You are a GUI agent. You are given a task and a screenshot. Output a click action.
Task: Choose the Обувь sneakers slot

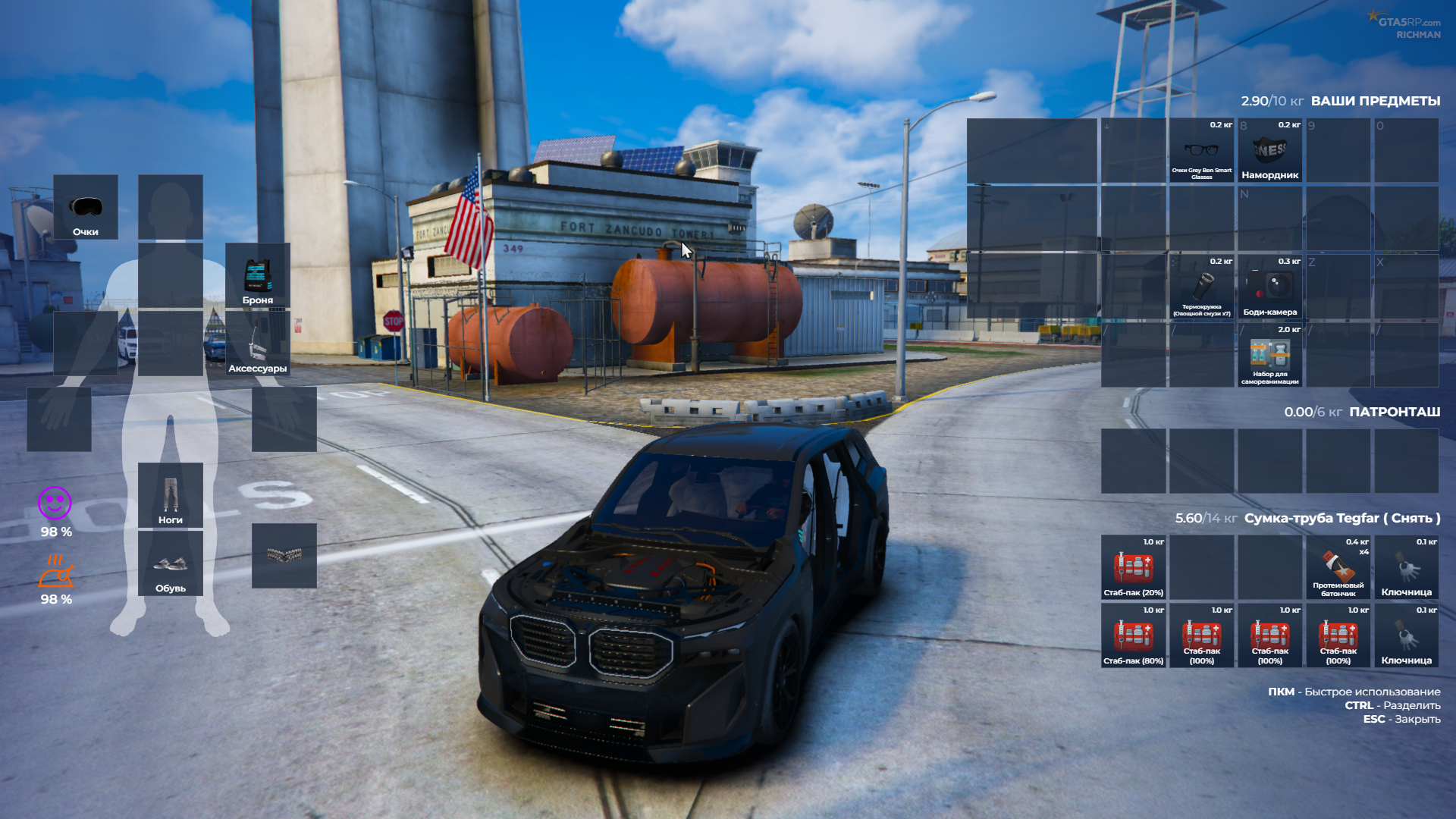(x=171, y=563)
